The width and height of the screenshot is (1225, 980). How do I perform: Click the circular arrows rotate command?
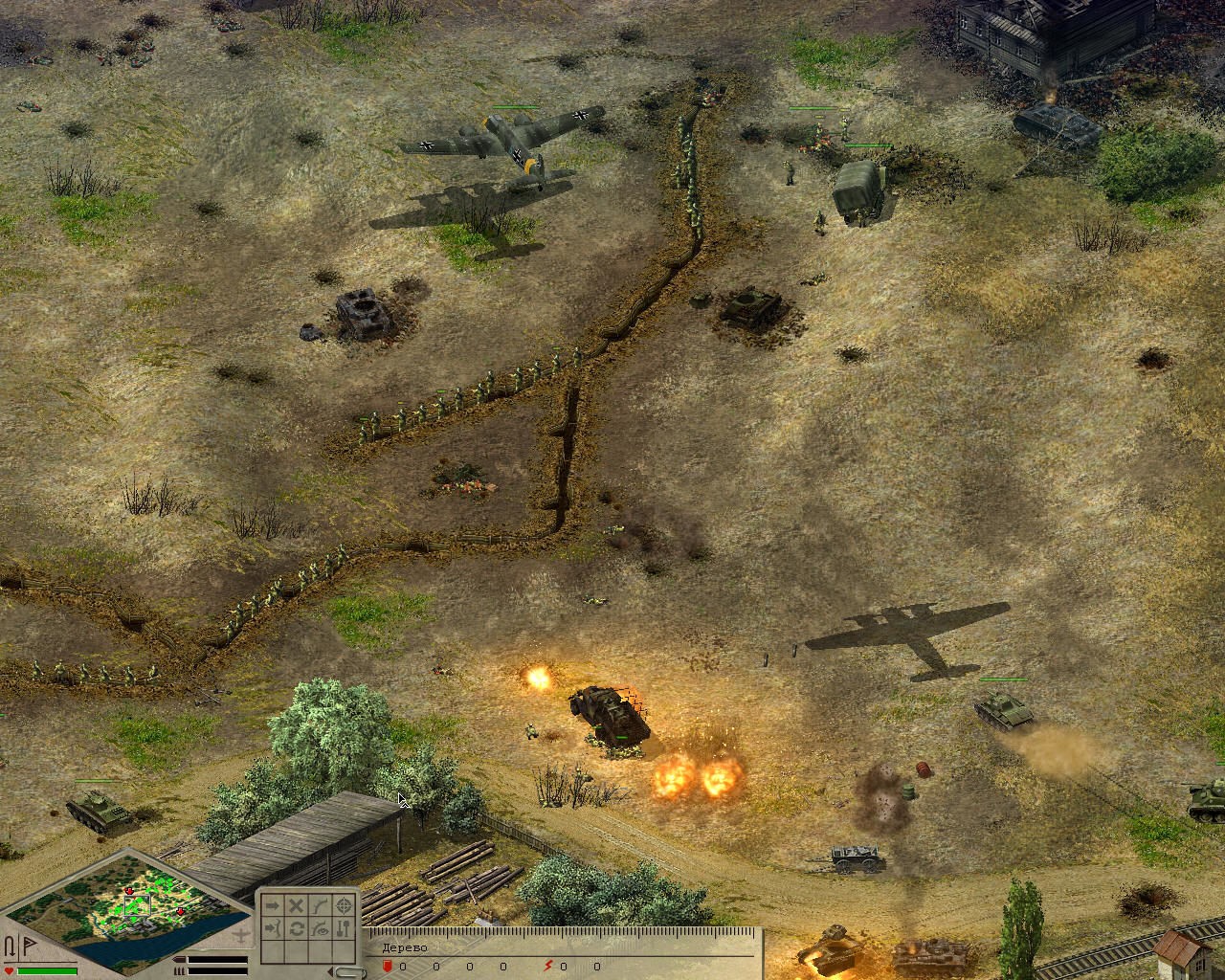[297, 928]
